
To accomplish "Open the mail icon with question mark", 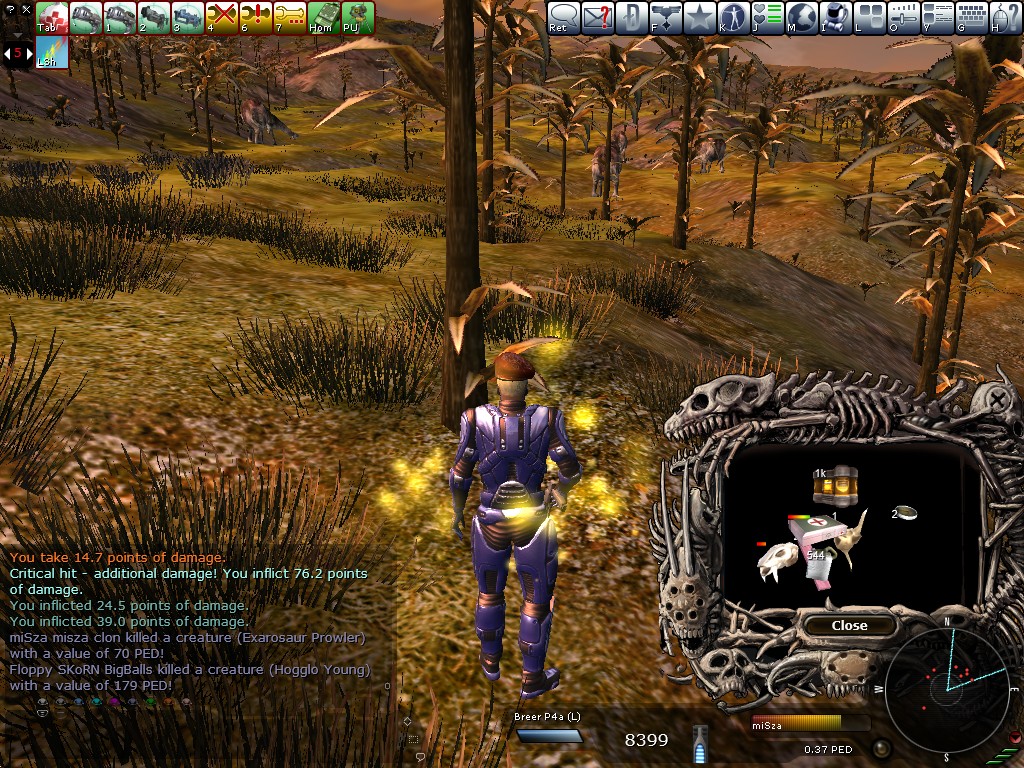I will [x=597, y=17].
